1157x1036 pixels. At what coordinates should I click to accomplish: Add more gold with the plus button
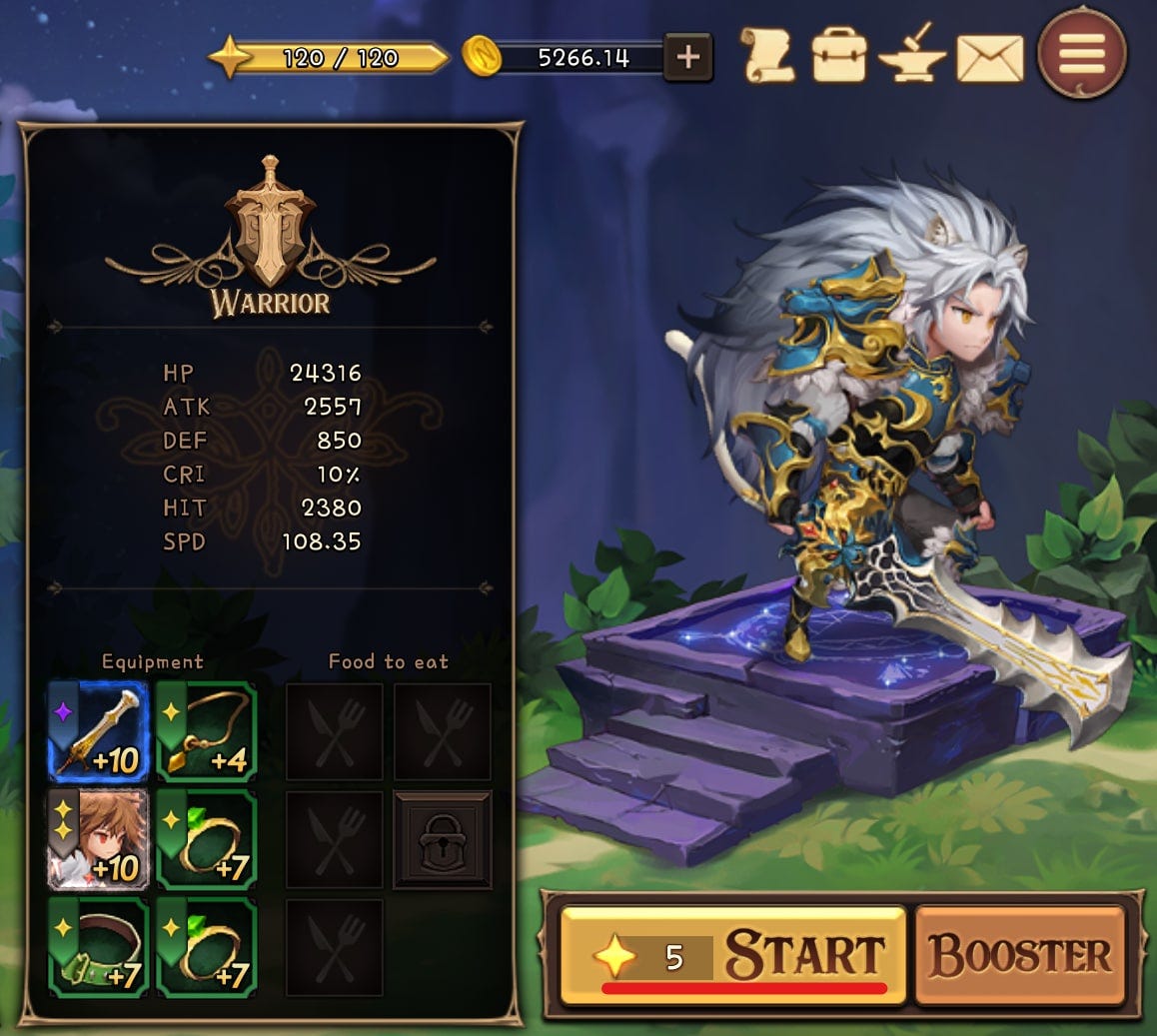pos(687,57)
